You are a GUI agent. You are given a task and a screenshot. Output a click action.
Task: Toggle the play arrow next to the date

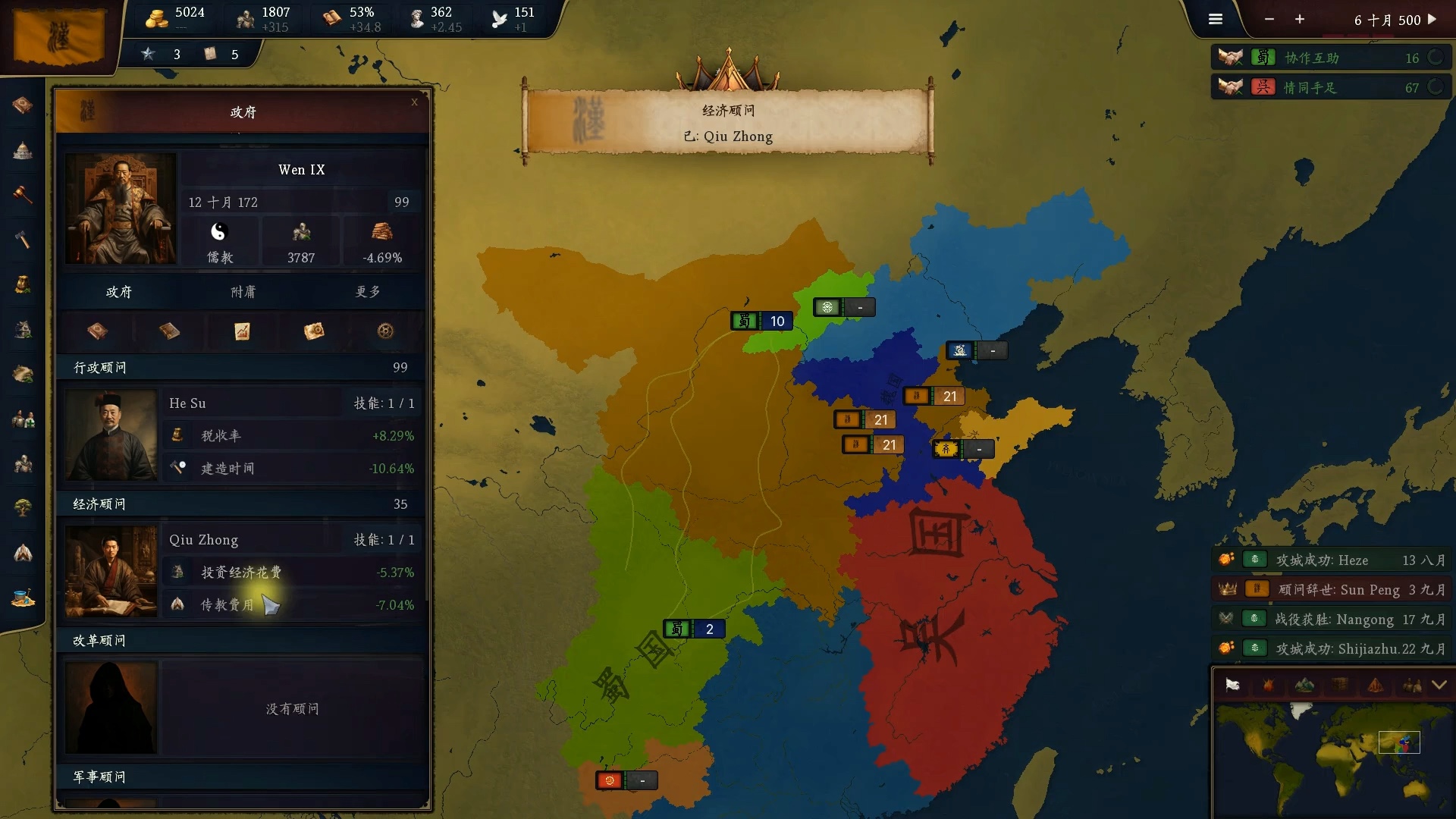[x=1432, y=20]
